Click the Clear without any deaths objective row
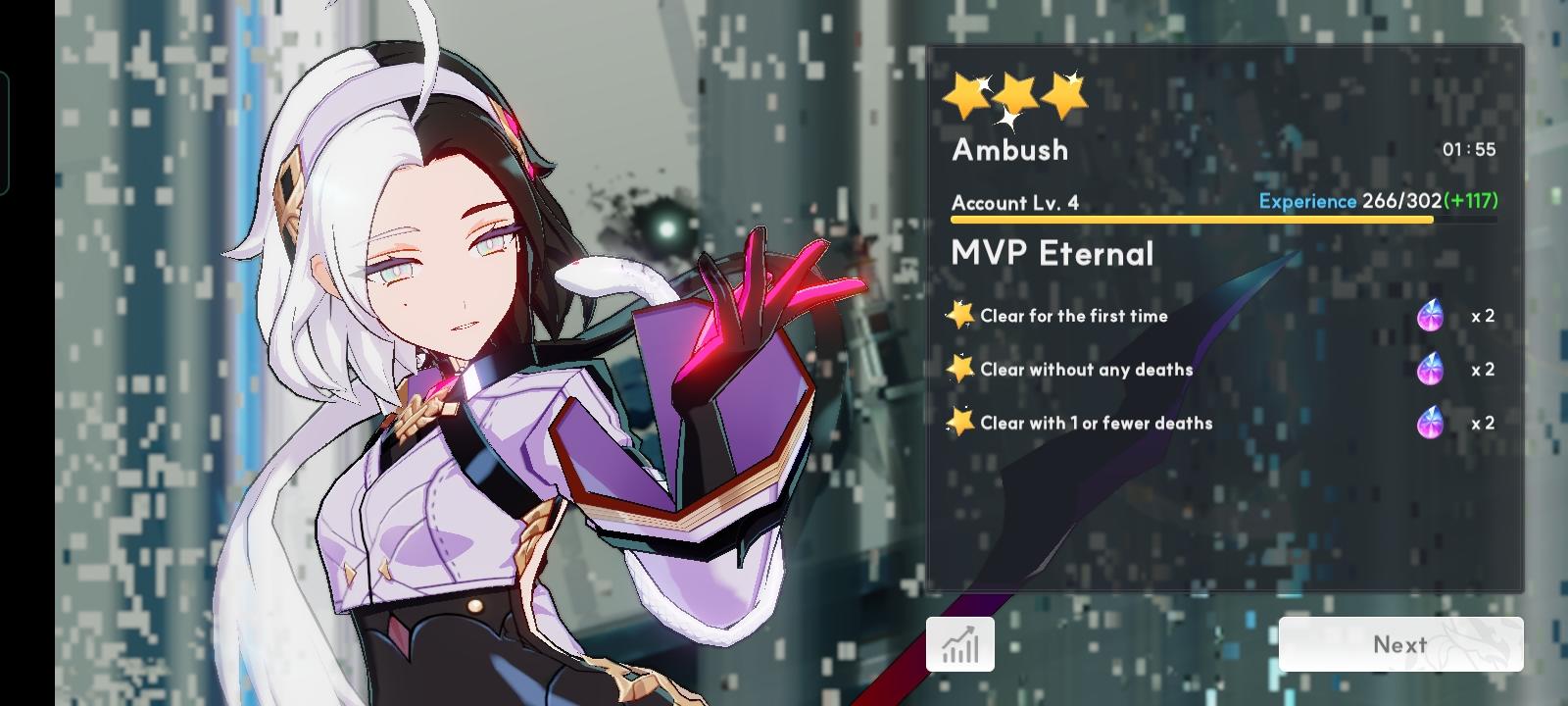This screenshot has height=706, width=1568. (x=1086, y=370)
